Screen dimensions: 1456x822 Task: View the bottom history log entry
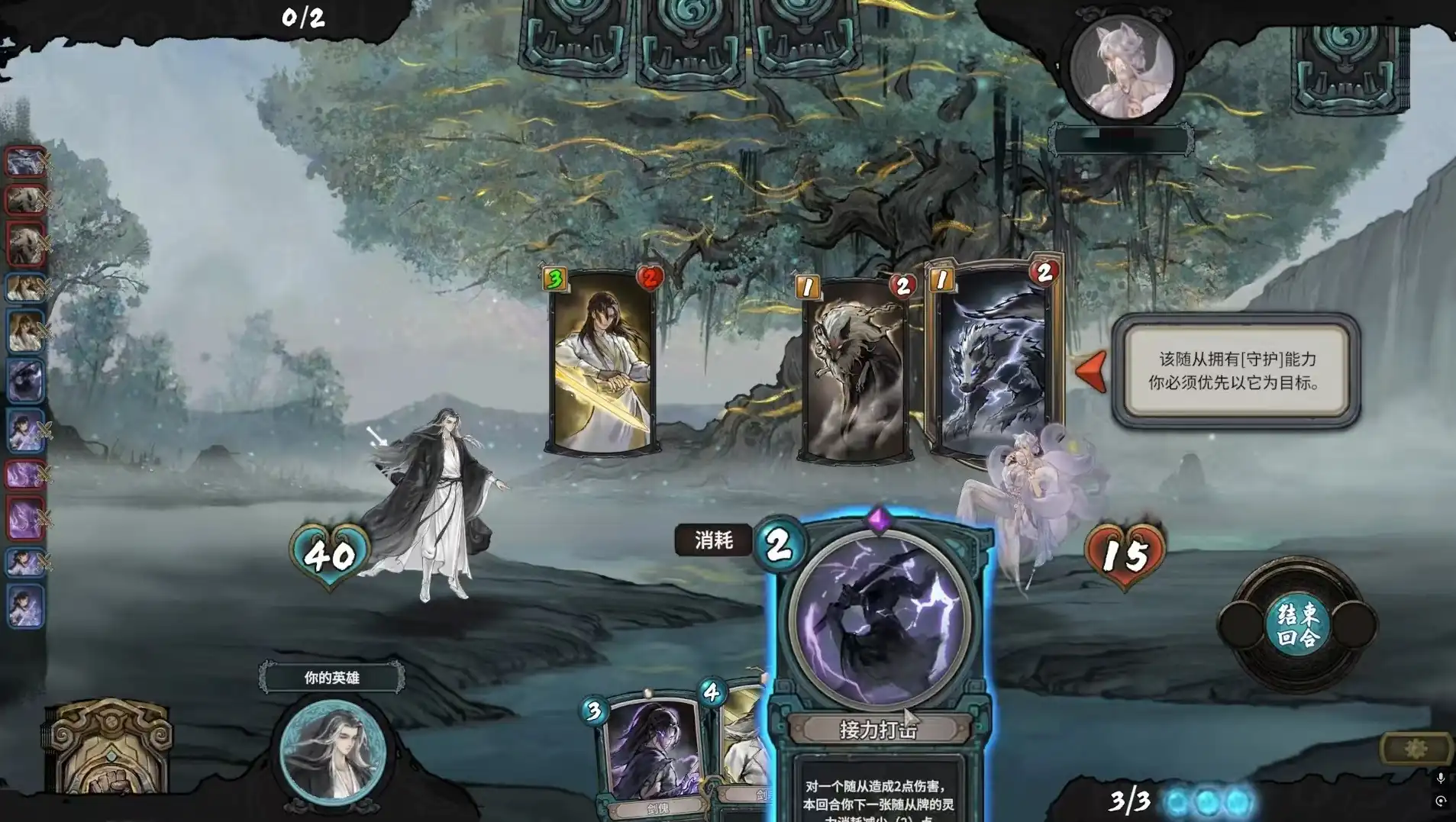[x=26, y=607]
